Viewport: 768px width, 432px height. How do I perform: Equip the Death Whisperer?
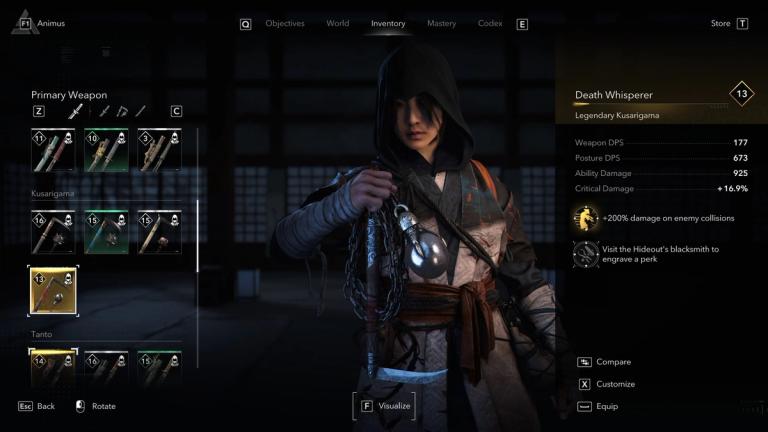coord(607,406)
